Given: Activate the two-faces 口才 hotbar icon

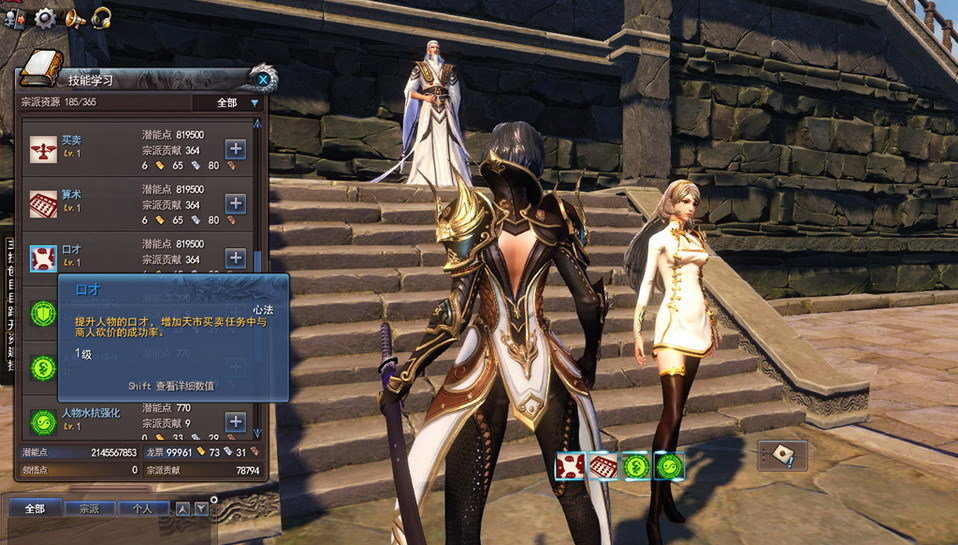Looking at the screenshot, I should 570,466.
